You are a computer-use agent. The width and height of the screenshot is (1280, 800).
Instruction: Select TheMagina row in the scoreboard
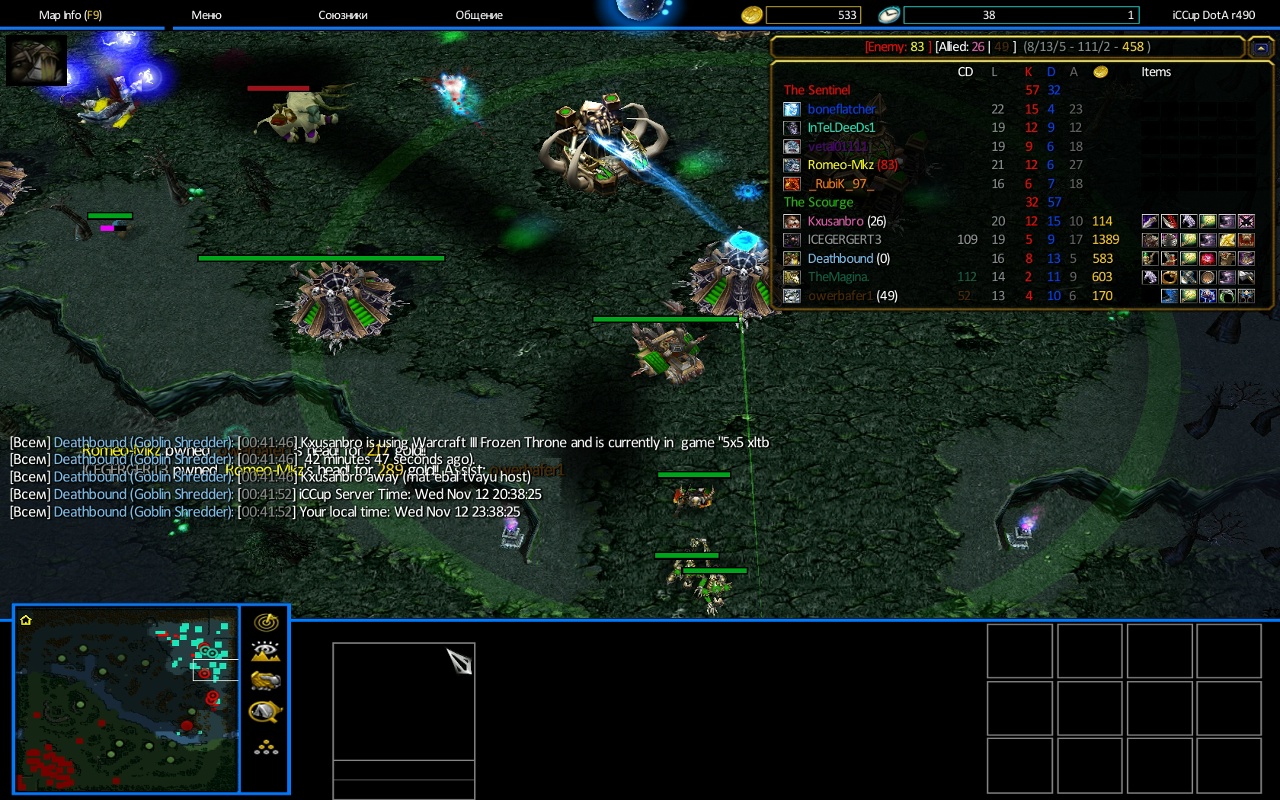click(838, 277)
